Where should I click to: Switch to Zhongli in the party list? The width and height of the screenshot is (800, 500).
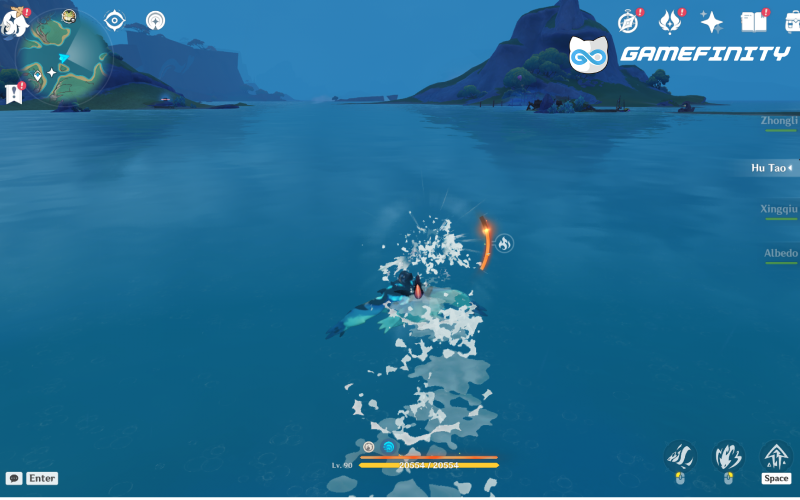click(x=779, y=120)
